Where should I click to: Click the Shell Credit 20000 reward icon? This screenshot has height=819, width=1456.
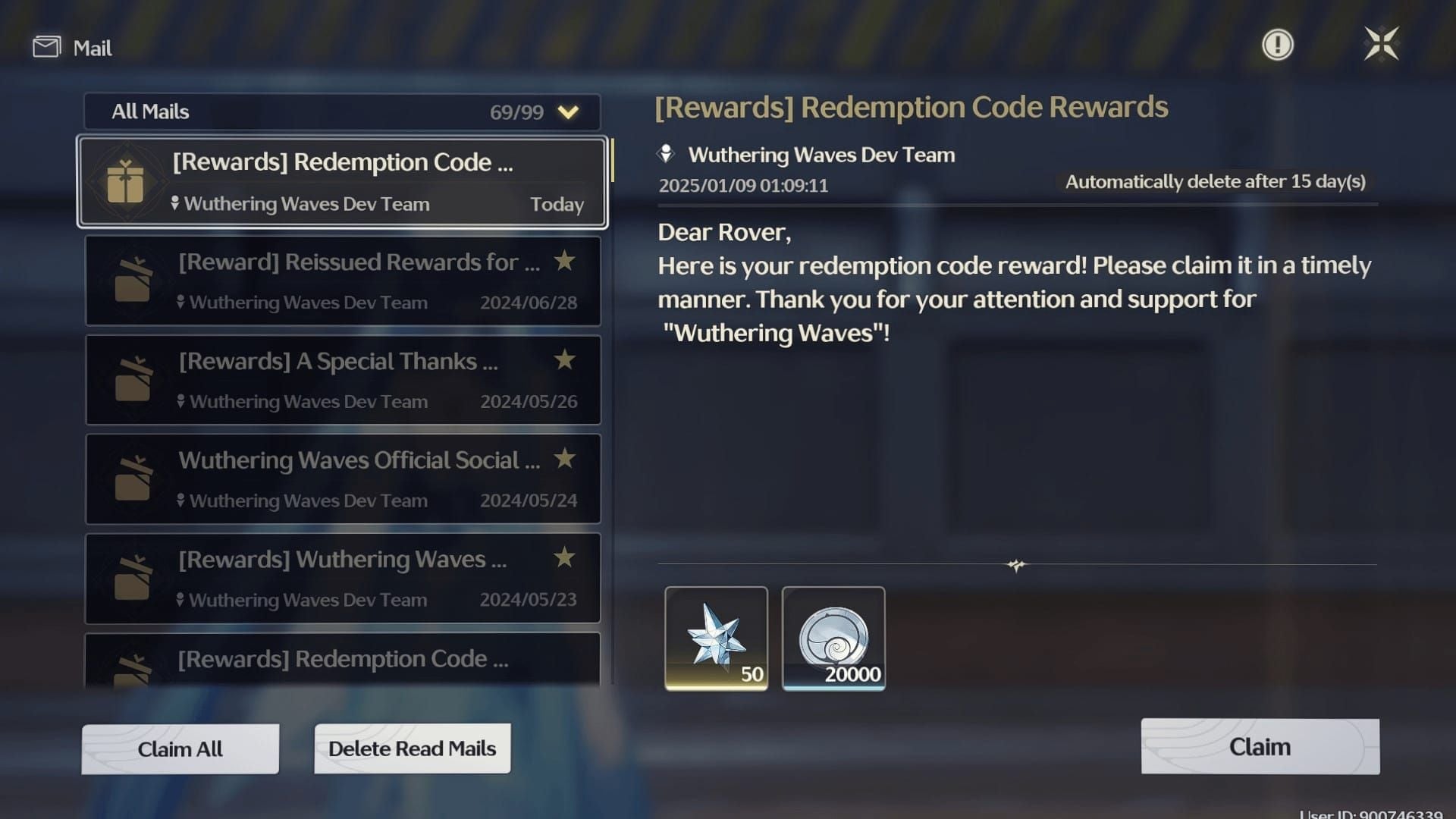834,637
